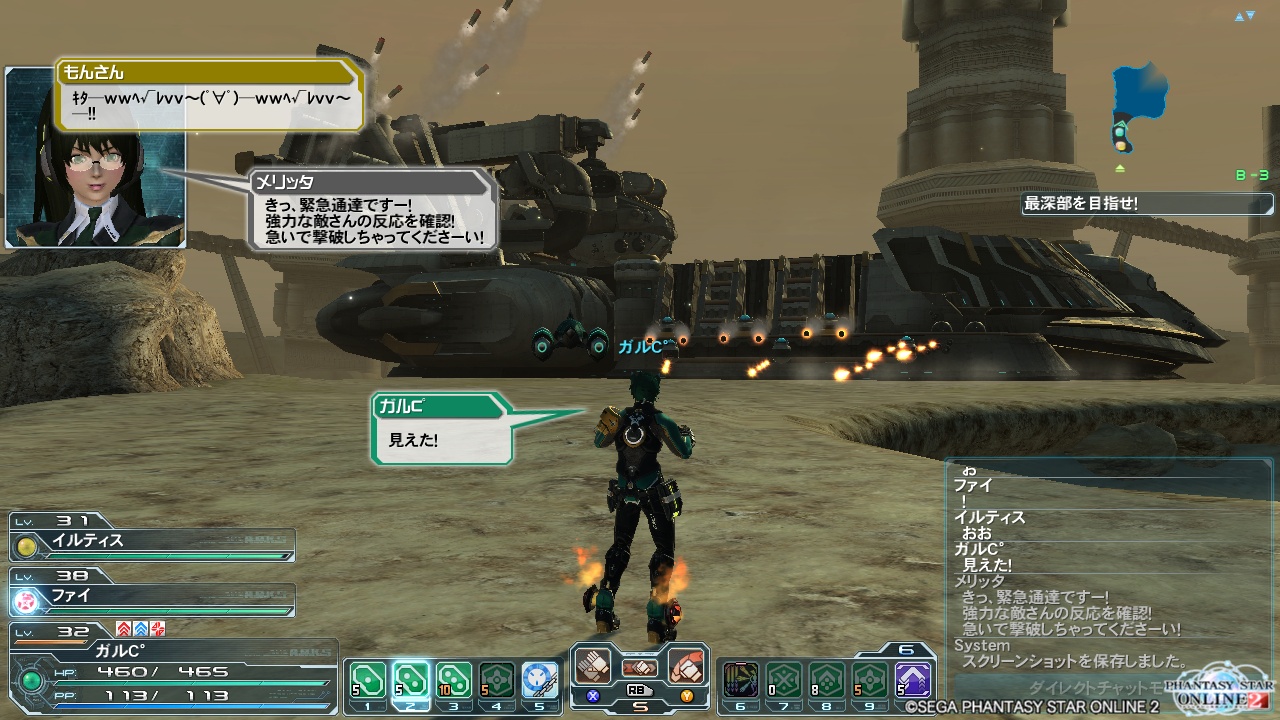Click the 最深部を目指せ! objective tracker
1280x720 pixels.
1146,204
